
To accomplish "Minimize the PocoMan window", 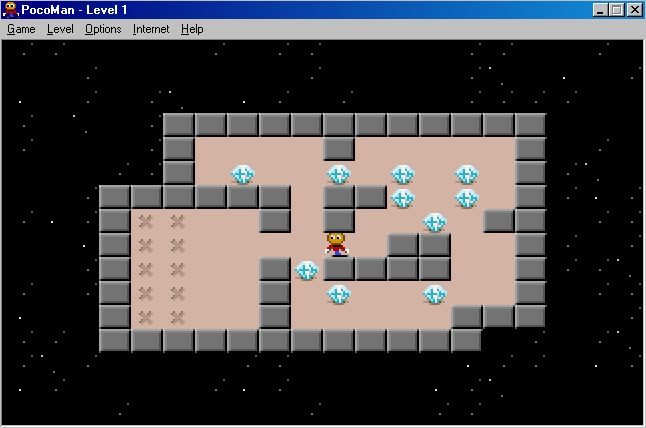I will pos(600,10).
